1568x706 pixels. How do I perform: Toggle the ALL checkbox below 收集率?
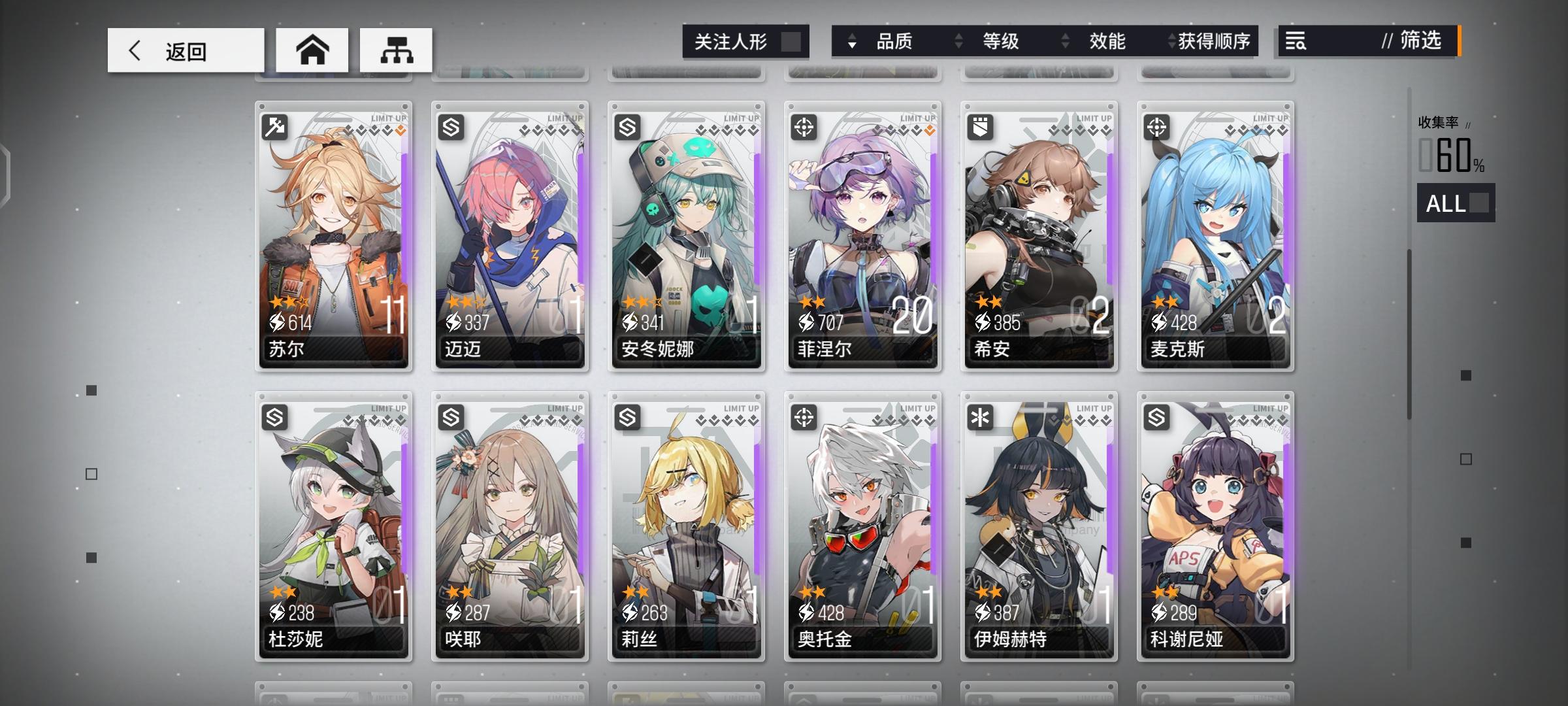pyautogui.click(x=1479, y=204)
